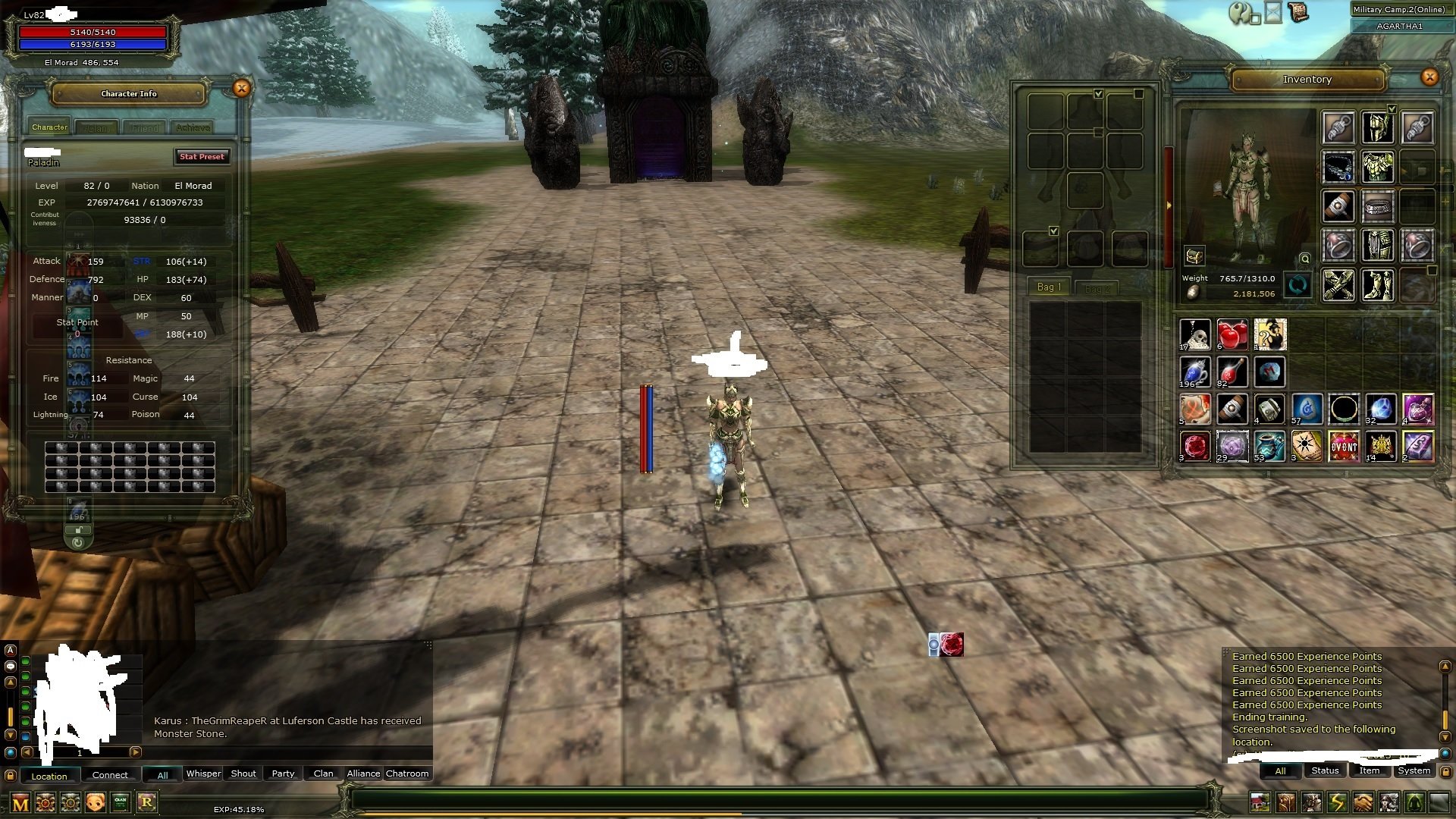Click the rotate character icon in Inventory

[1298, 285]
